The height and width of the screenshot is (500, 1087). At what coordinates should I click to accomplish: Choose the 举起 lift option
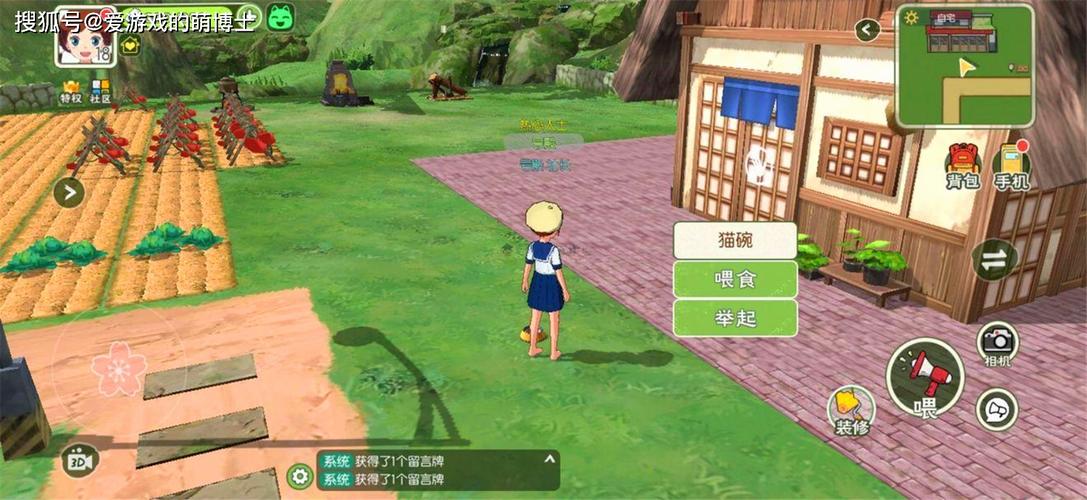click(735, 318)
